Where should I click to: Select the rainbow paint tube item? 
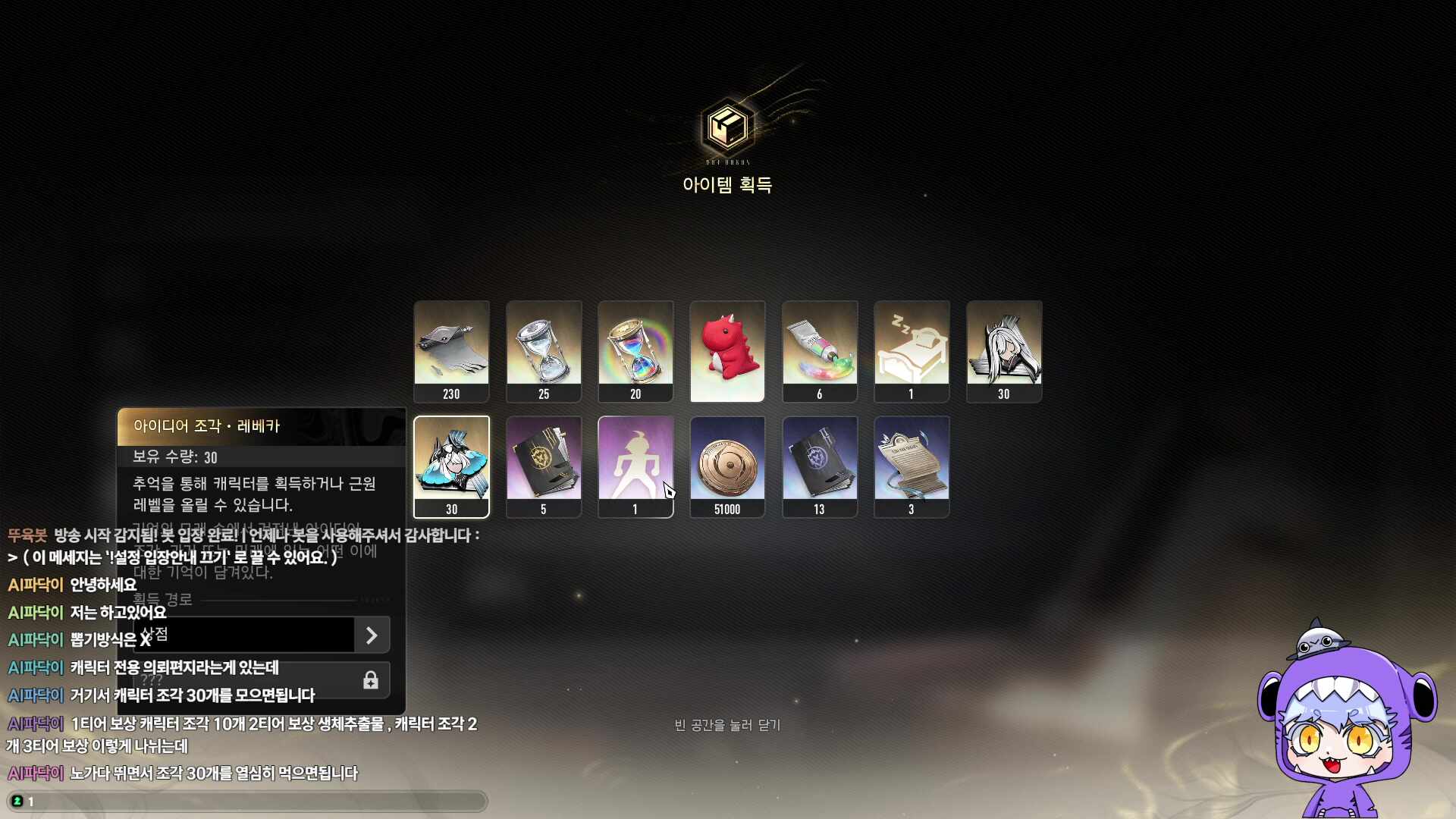pyautogui.click(x=820, y=351)
